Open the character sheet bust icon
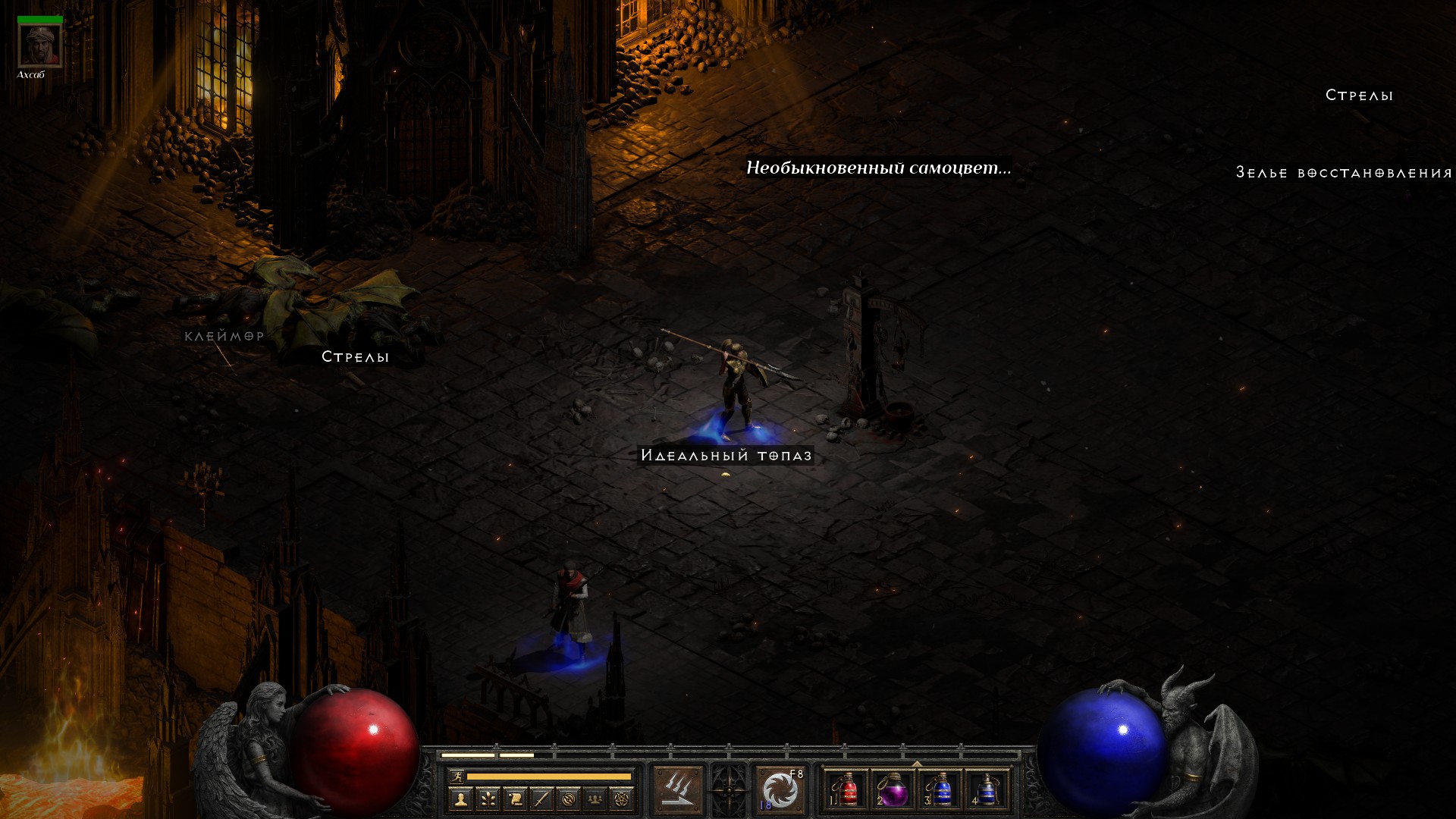The height and width of the screenshot is (819, 1456). (x=460, y=799)
